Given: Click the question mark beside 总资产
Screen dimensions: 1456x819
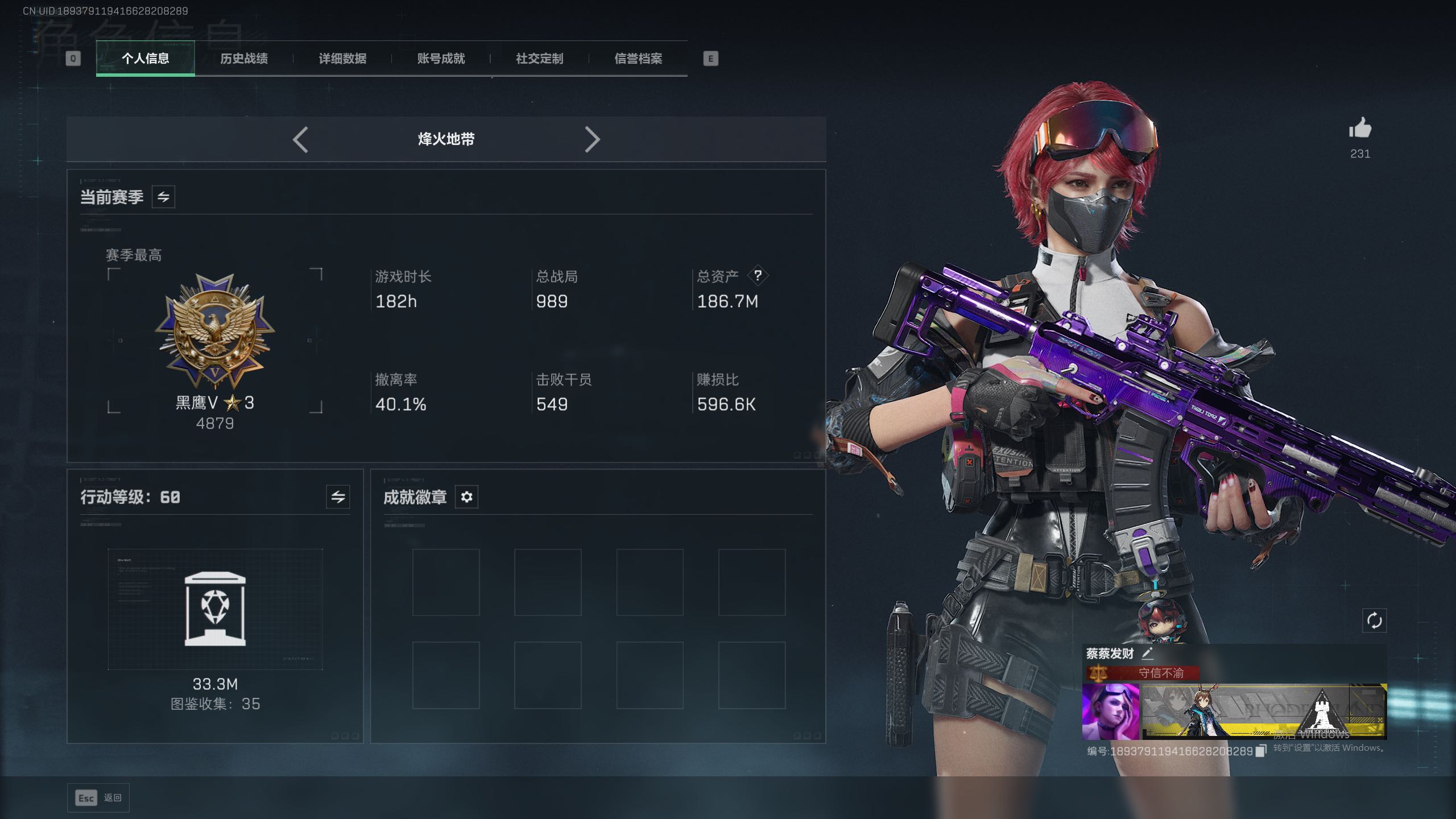Looking at the screenshot, I should (x=758, y=276).
